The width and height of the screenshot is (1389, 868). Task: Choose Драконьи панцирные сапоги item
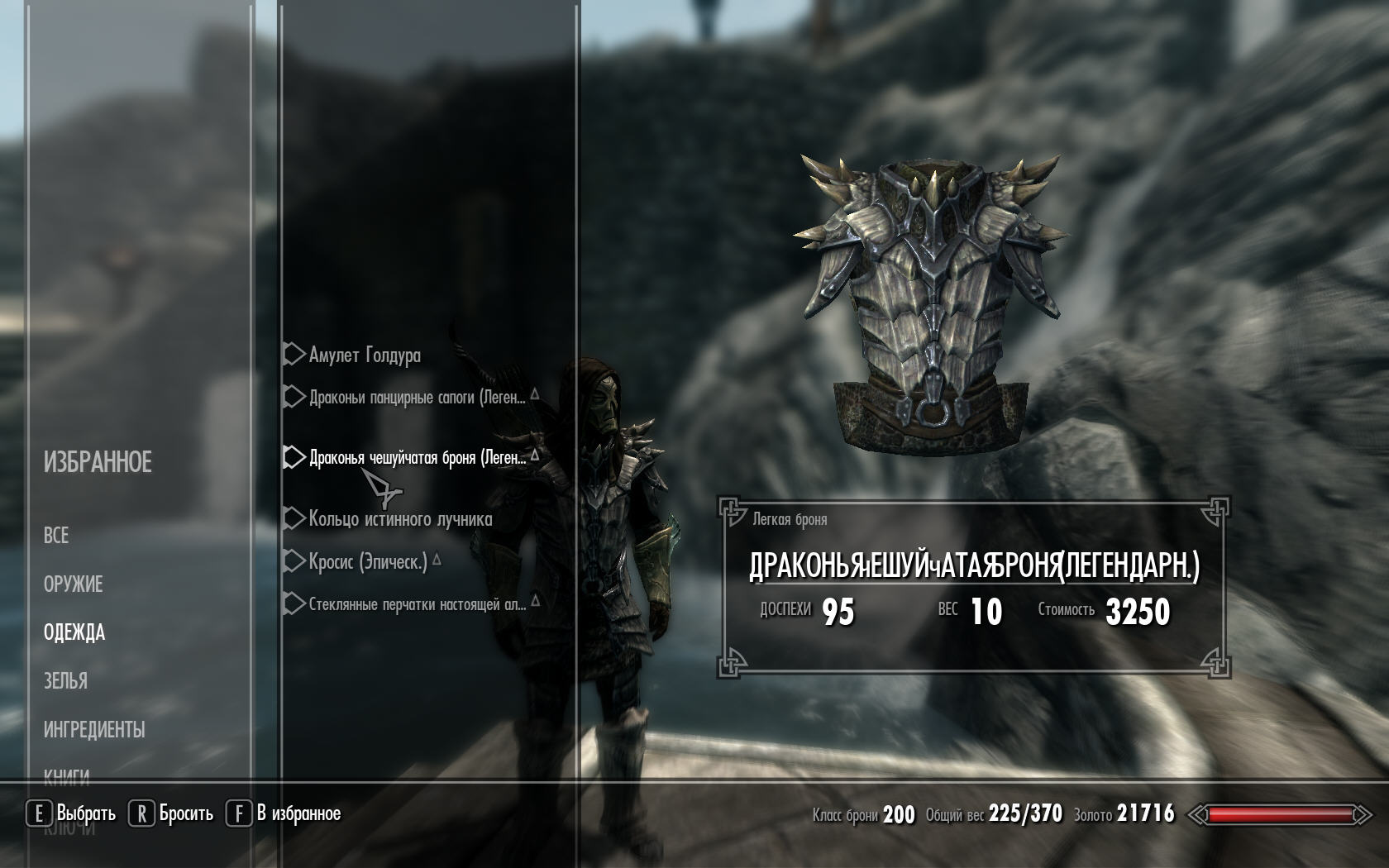[417, 398]
